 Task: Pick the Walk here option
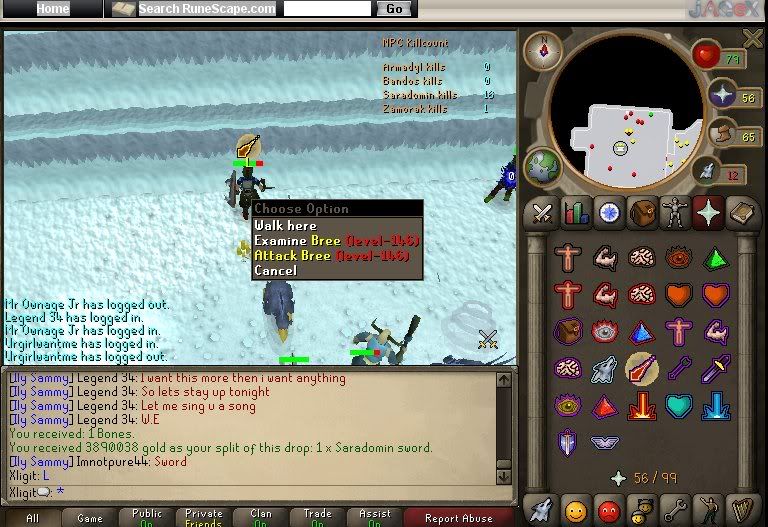tap(286, 226)
